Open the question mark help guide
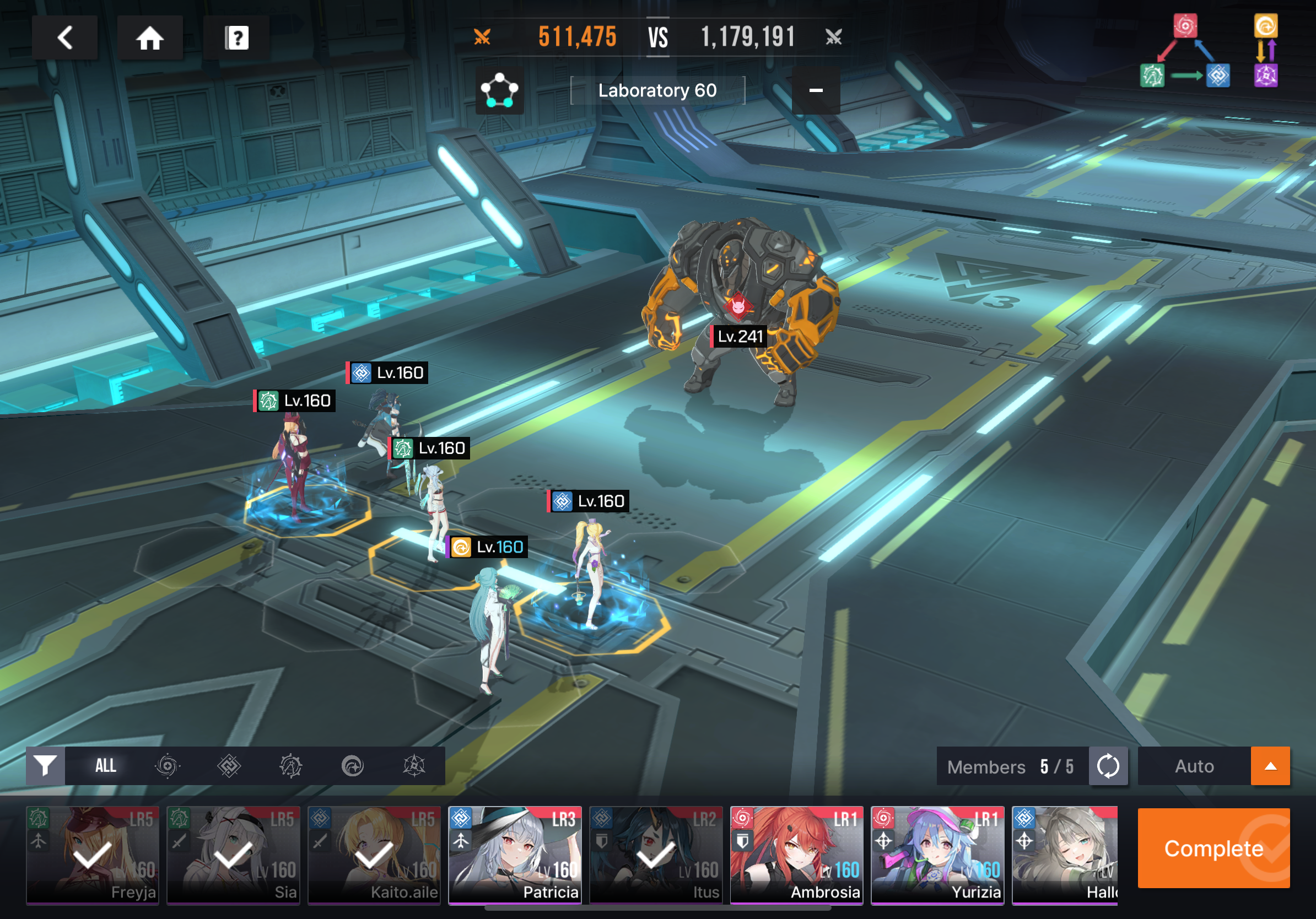Viewport: 1316px width, 919px height. [x=236, y=38]
